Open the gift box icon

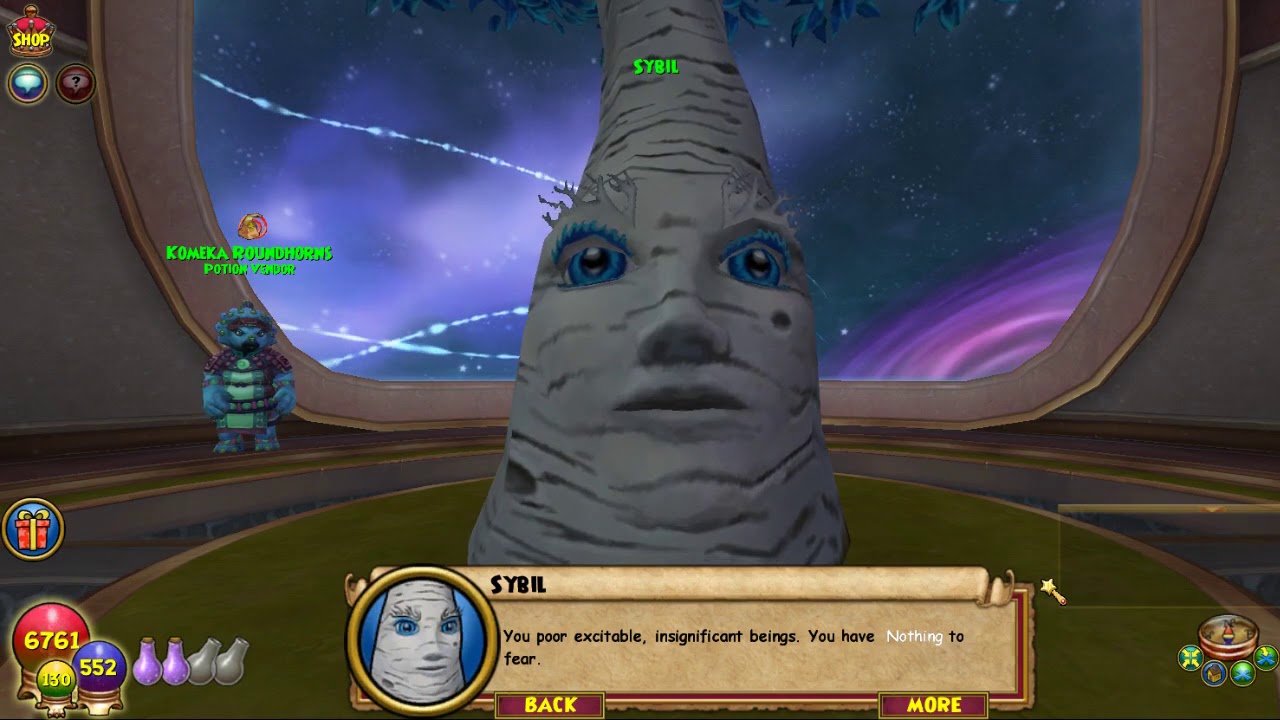point(33,530)
